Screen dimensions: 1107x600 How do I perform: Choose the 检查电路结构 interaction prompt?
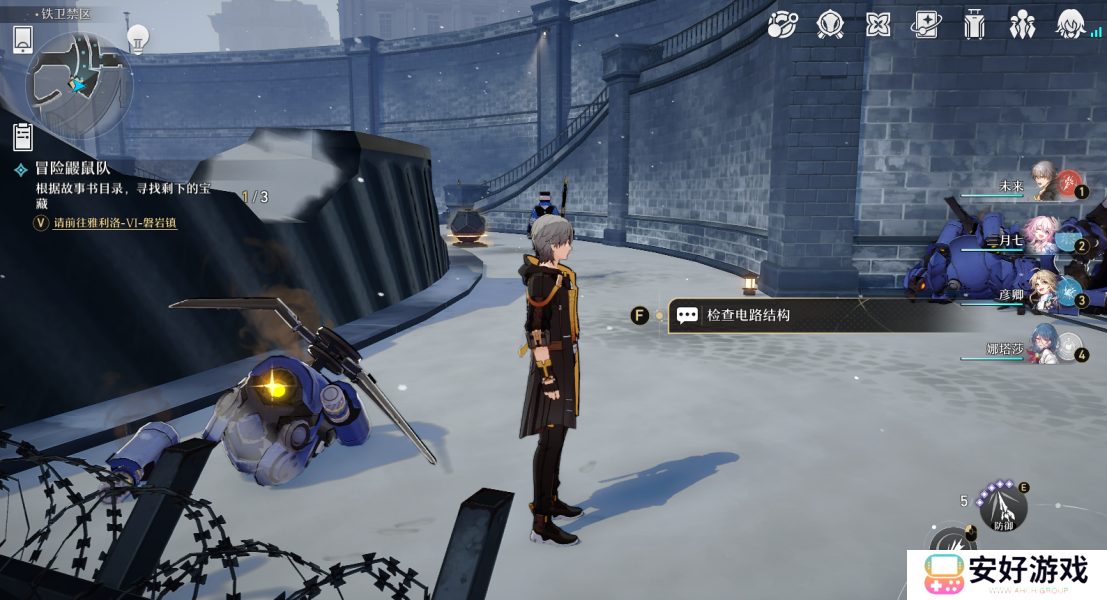(x=748, y=315)
